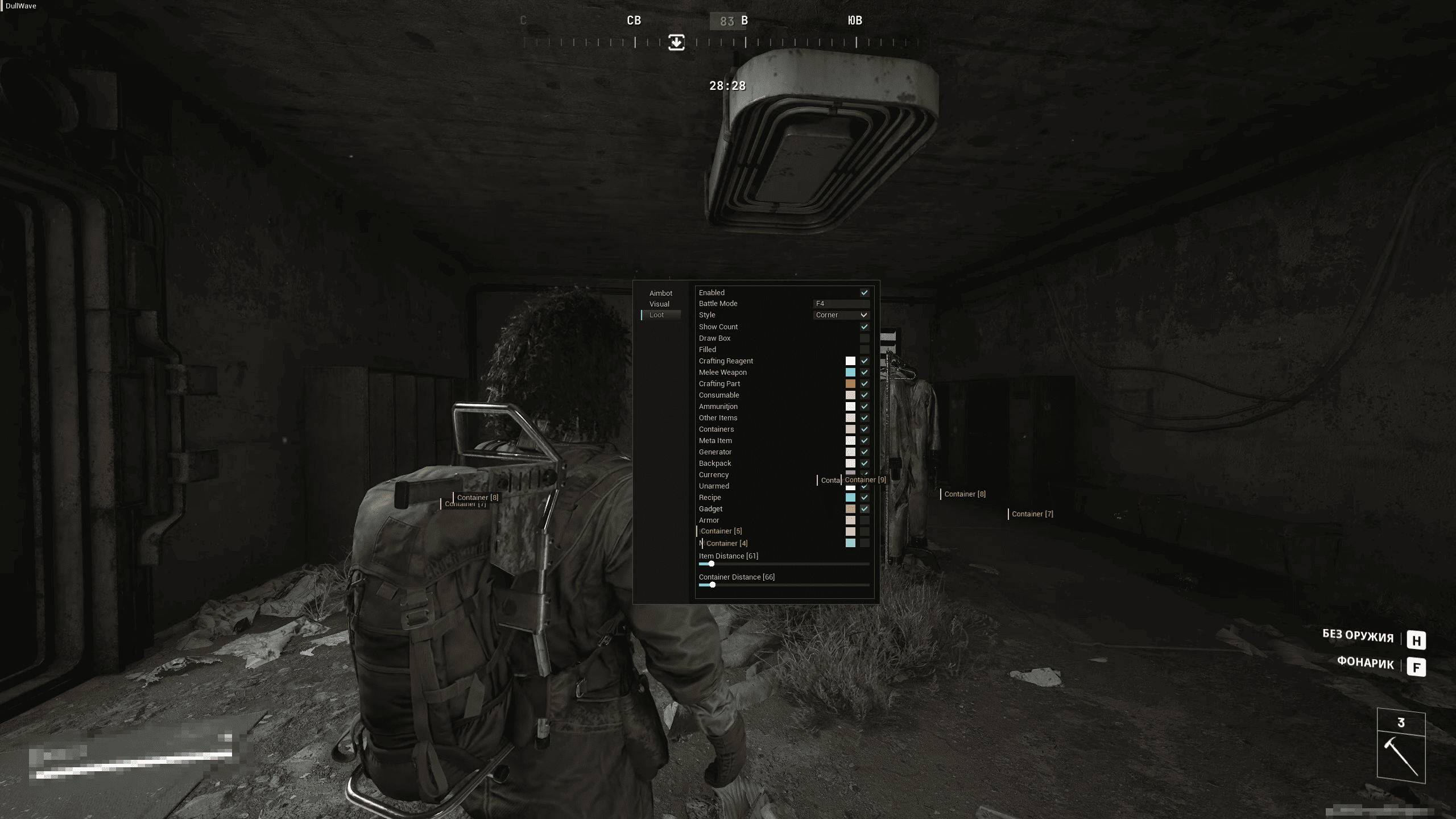Screen dimensions: 1456x819
Task: Uncheck Crafting Reagent highlighting
Action: (x=864, y=361)
